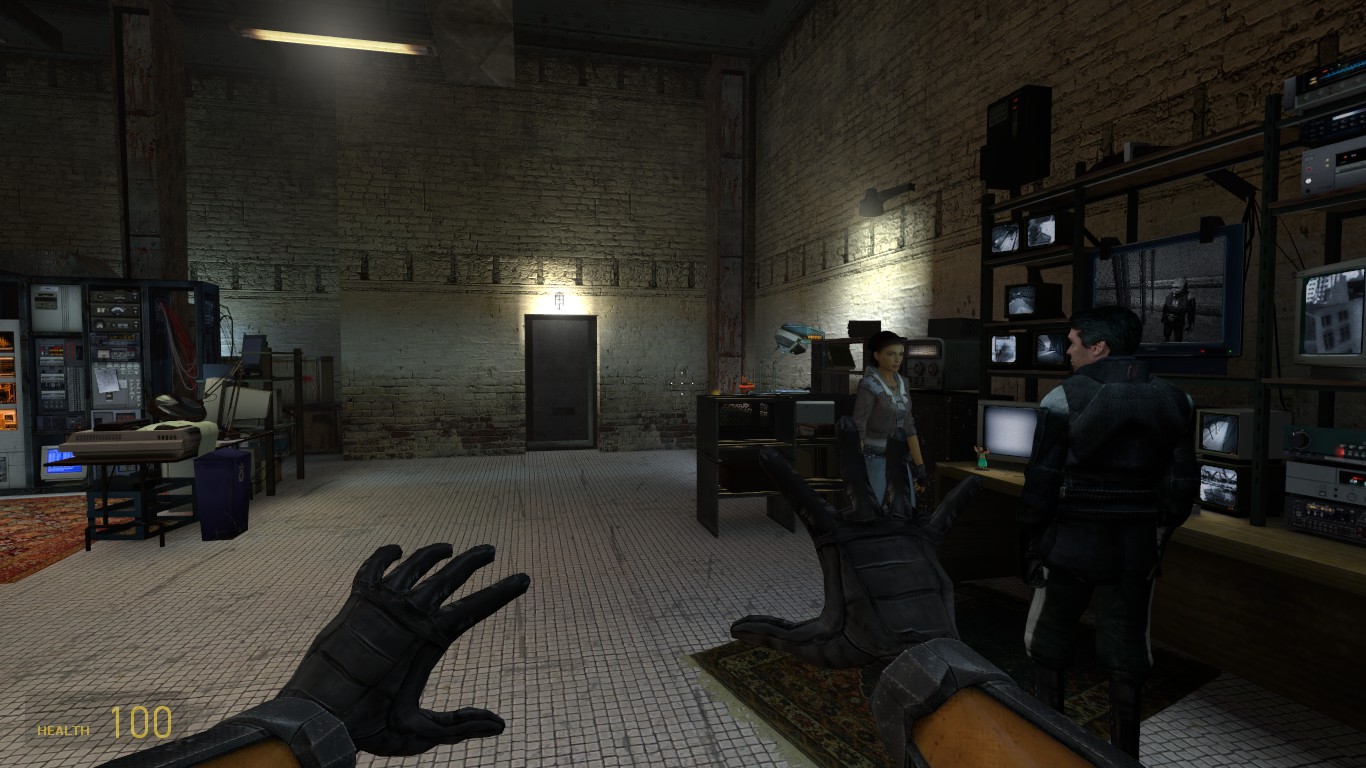The width and height of the screenshot is (1366, 768).
Task: Click the HEALTH 100 HUD readout
Action: 100,718
